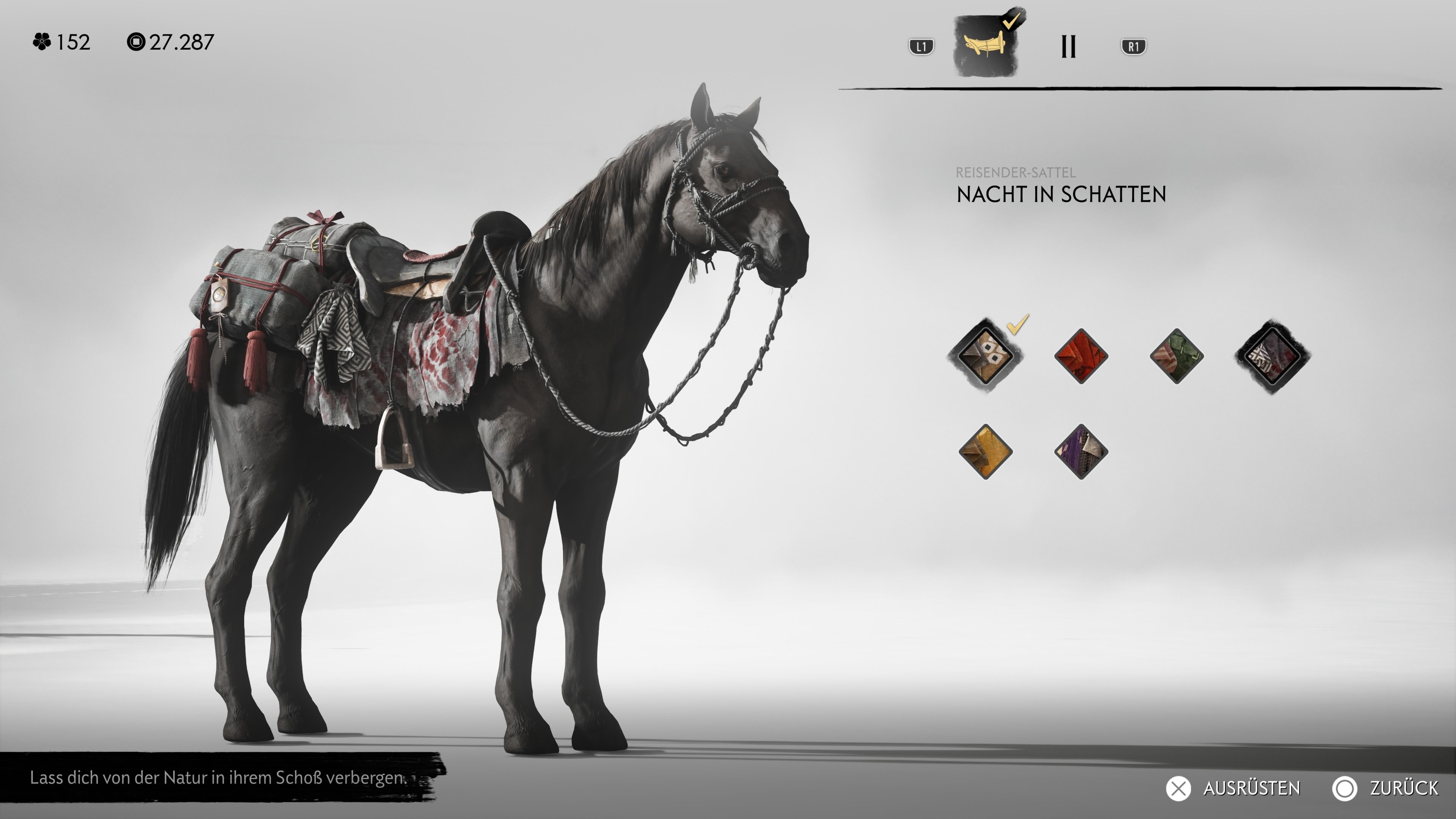
Task: Switch to the two-bars category tab
Action: [x=1068, y=46]
